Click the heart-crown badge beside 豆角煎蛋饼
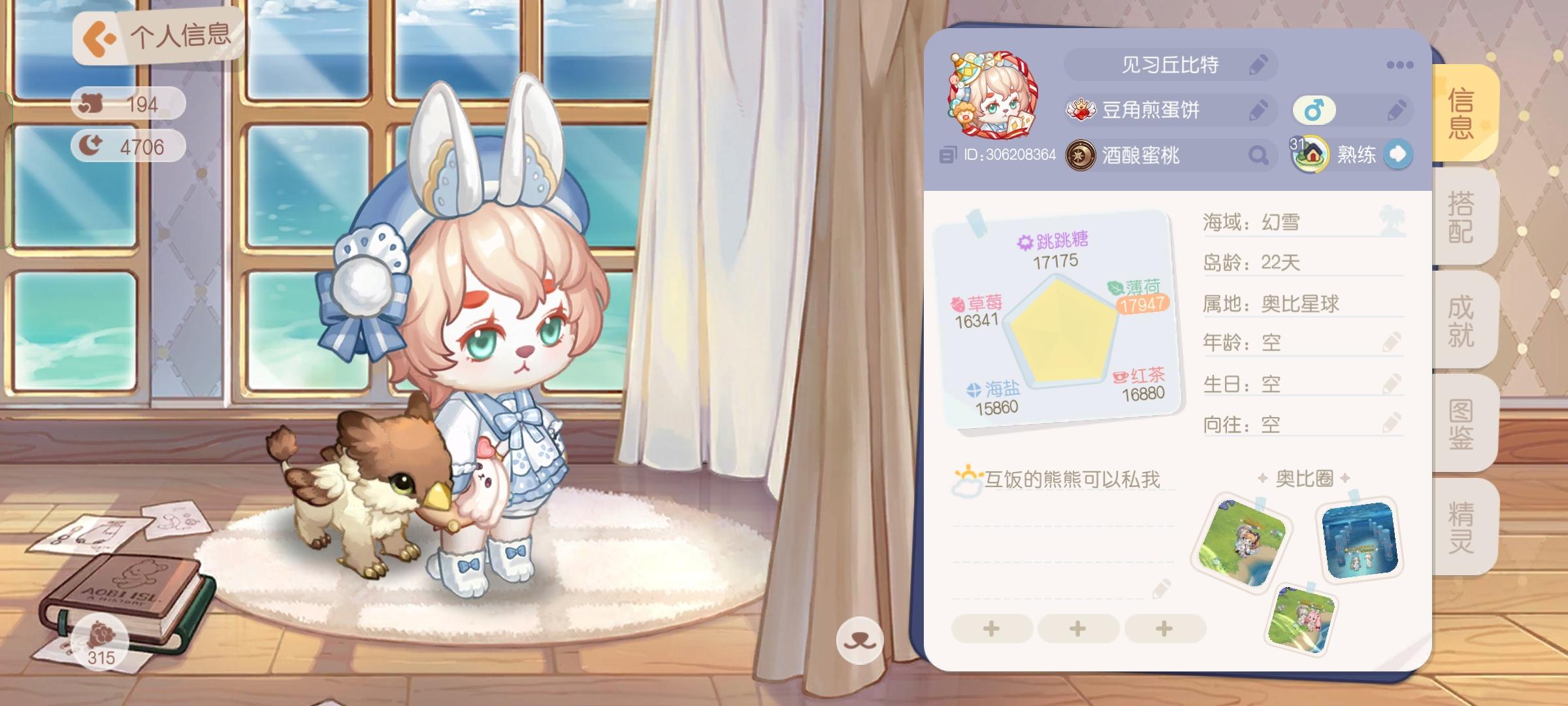Image resolution: width=1568 pixels, height=706 pixels. coord(1083,110)
